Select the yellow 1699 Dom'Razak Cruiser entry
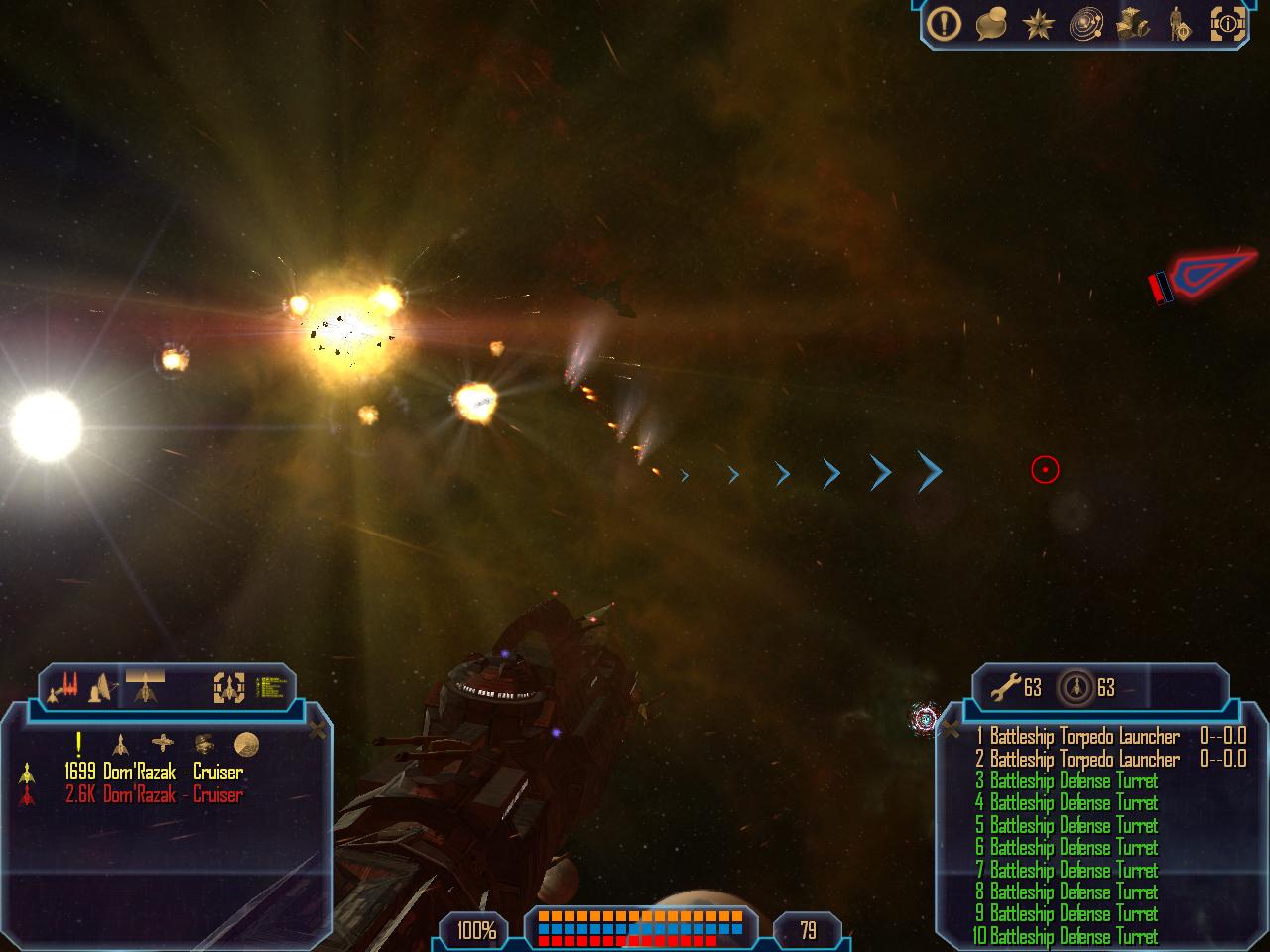The height and width of the screenshot is (952, 1270). tap(153, 773)
